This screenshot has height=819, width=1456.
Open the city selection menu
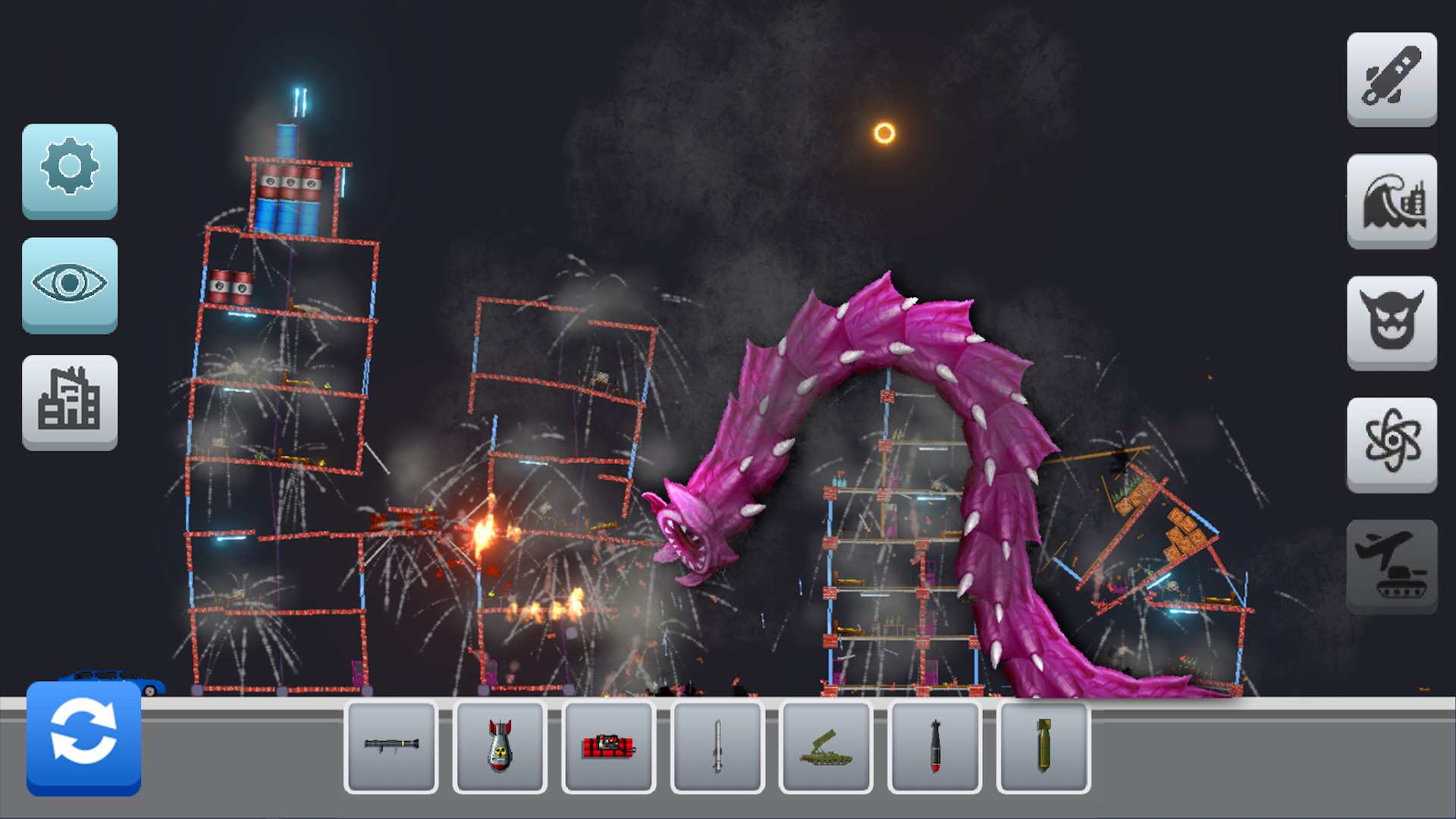click(71, 403)
